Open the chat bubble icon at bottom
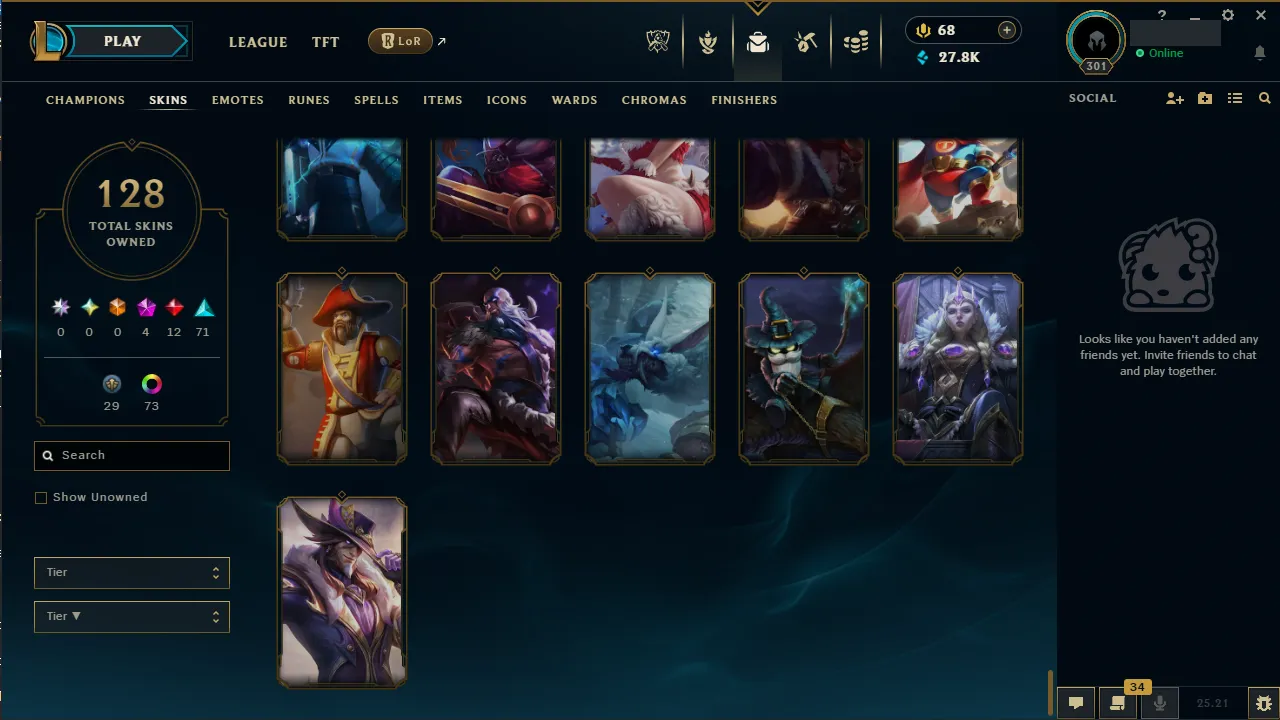The height and width of the screenshot is (720, 1280). (x=1075, y=701)
